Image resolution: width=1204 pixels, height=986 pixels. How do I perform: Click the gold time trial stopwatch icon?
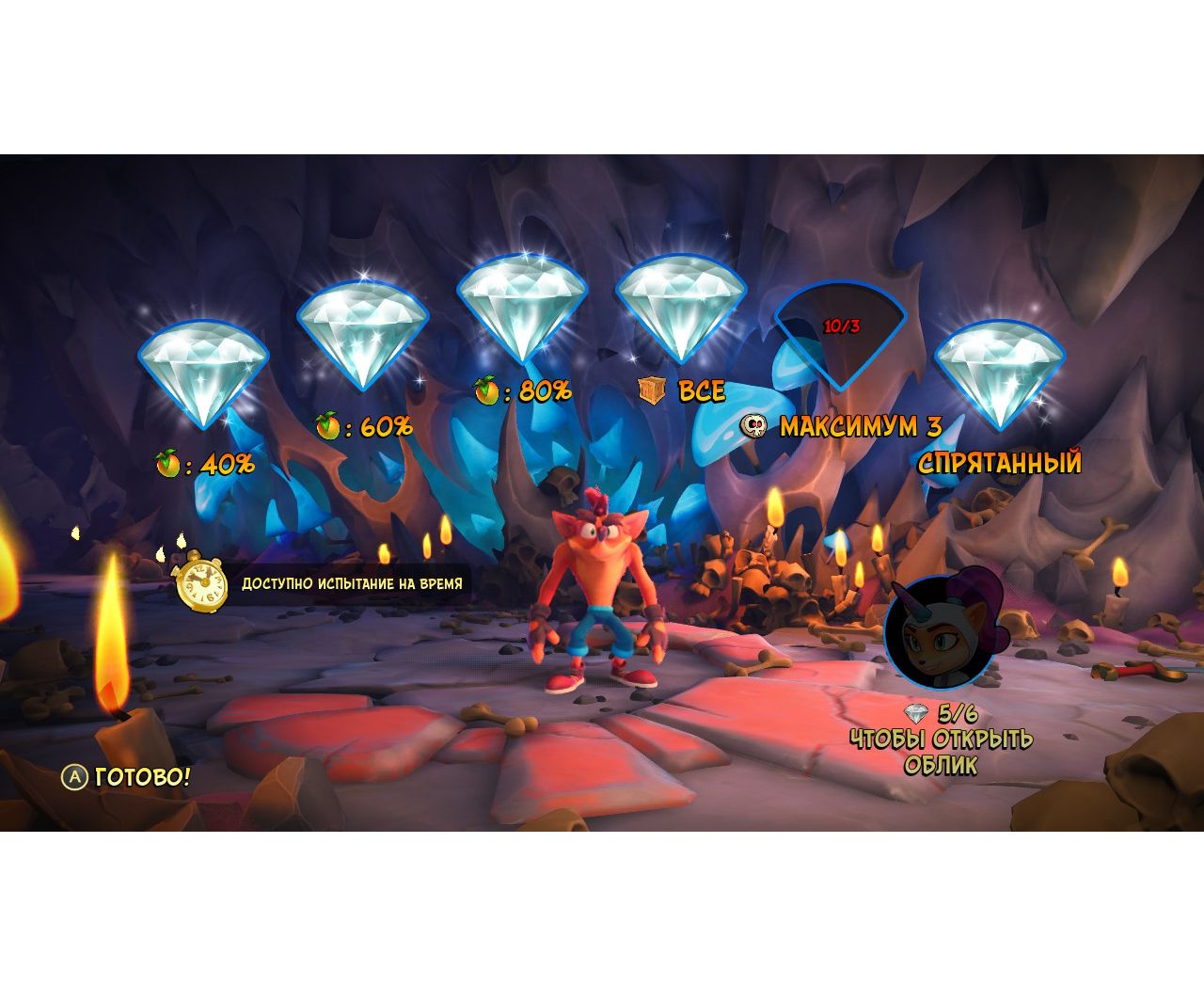click(201, 582)
